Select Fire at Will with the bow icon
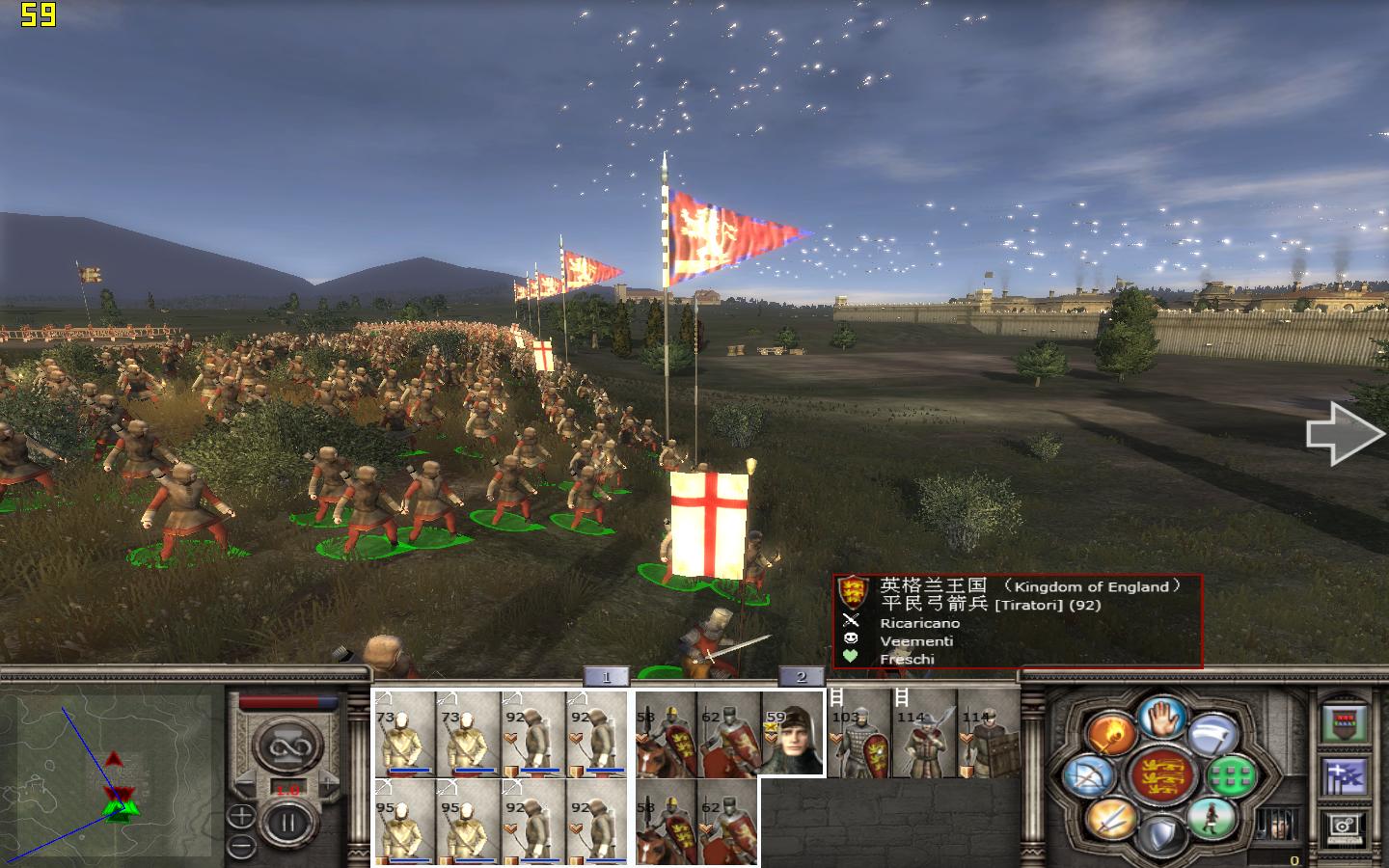Viewport: 1389px width, 868px height. pos(1090,777)
